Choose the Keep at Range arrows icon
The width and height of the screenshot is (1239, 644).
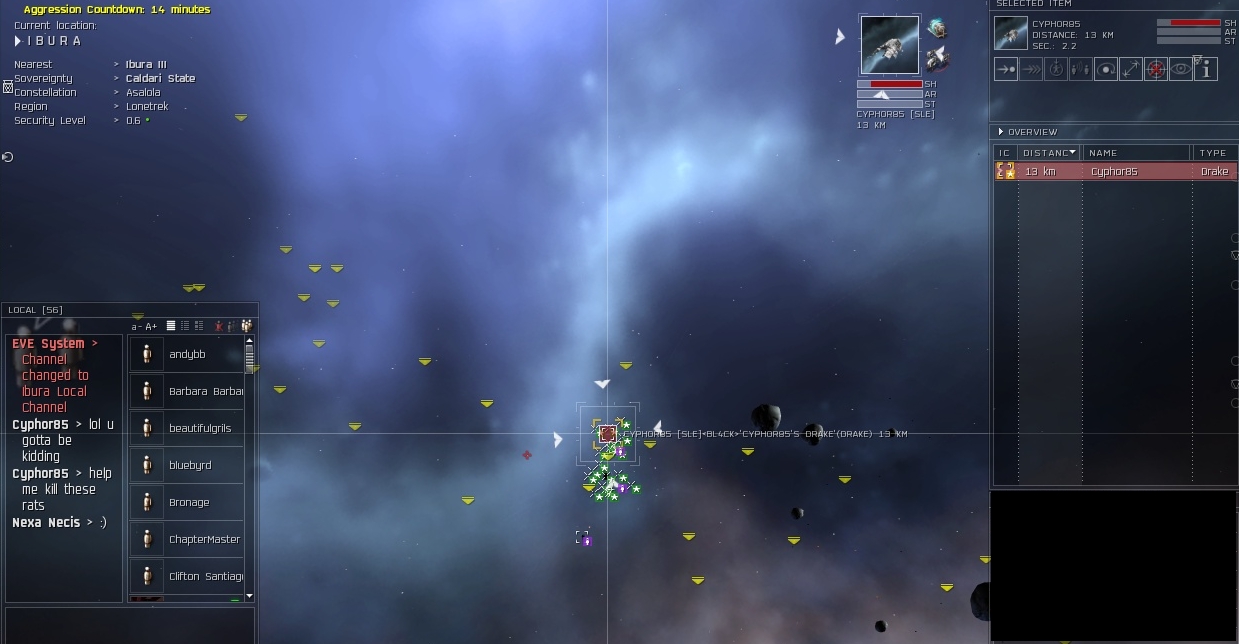point(1130,69)
